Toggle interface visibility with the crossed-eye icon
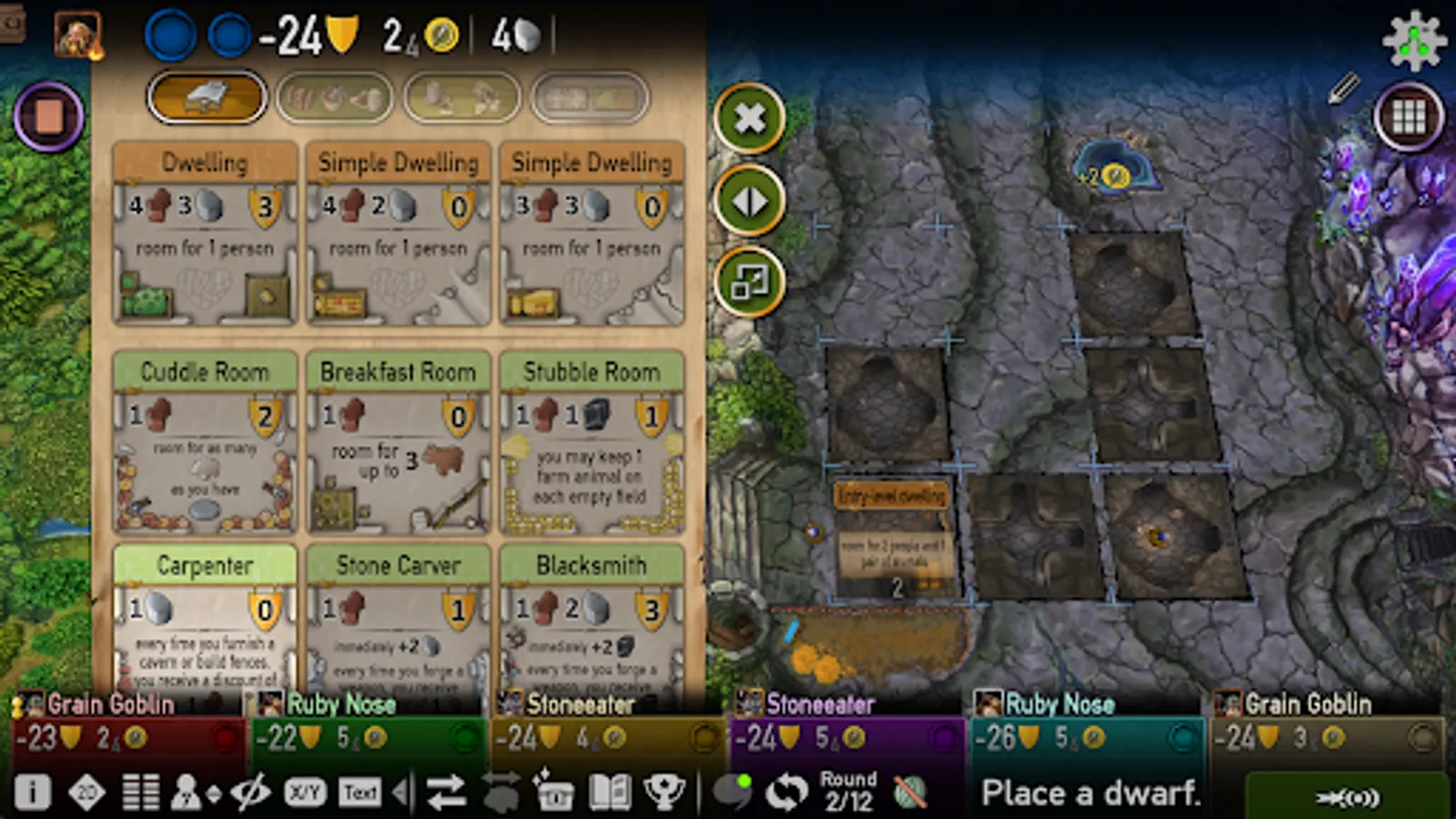Viewport: 1456px width, 819px height. (x=251, y=792)
